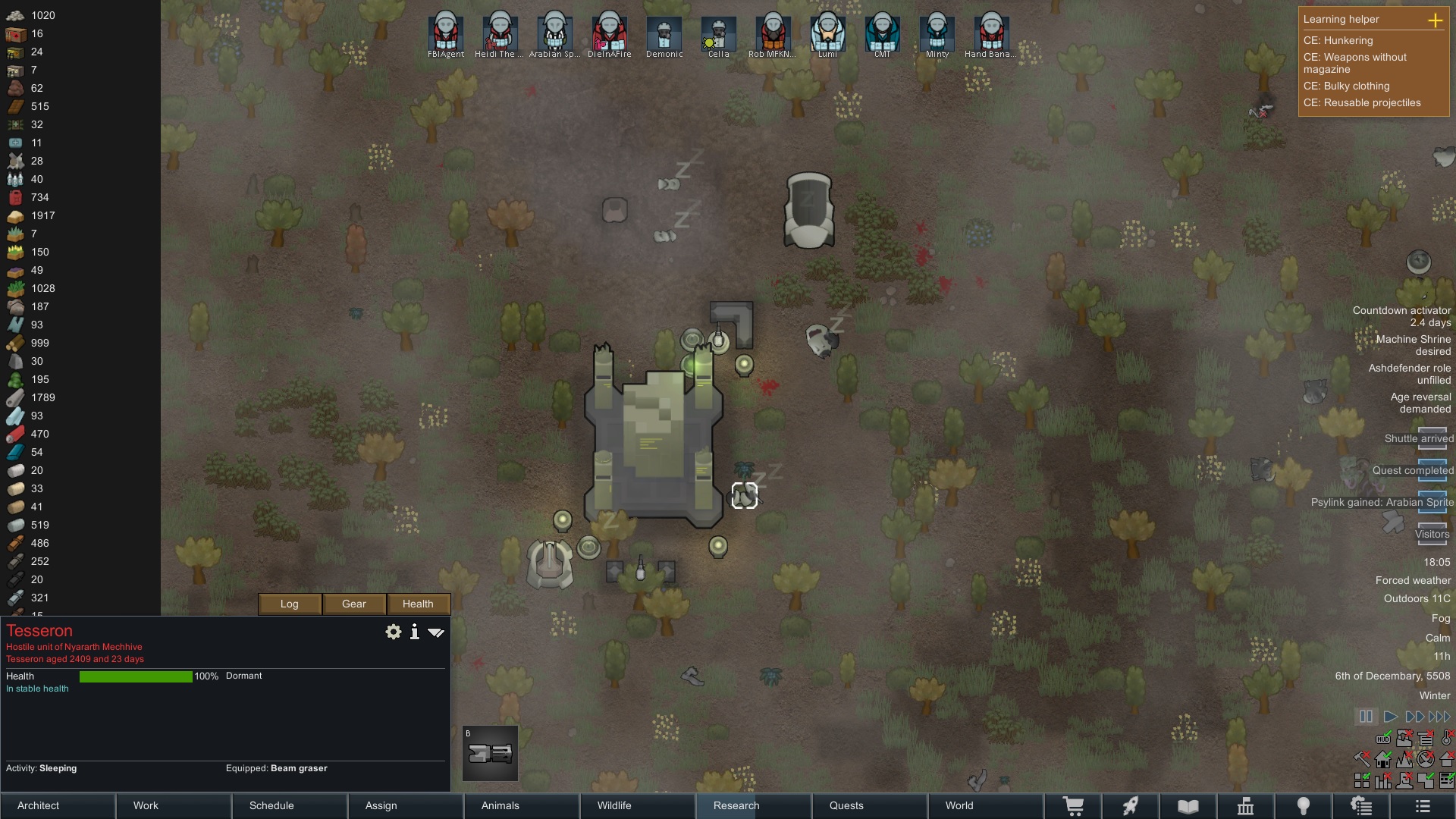Collapse the Tesseron inspect pane chevron
This screenshot has height=819, width=1456.
coord(436,631)
